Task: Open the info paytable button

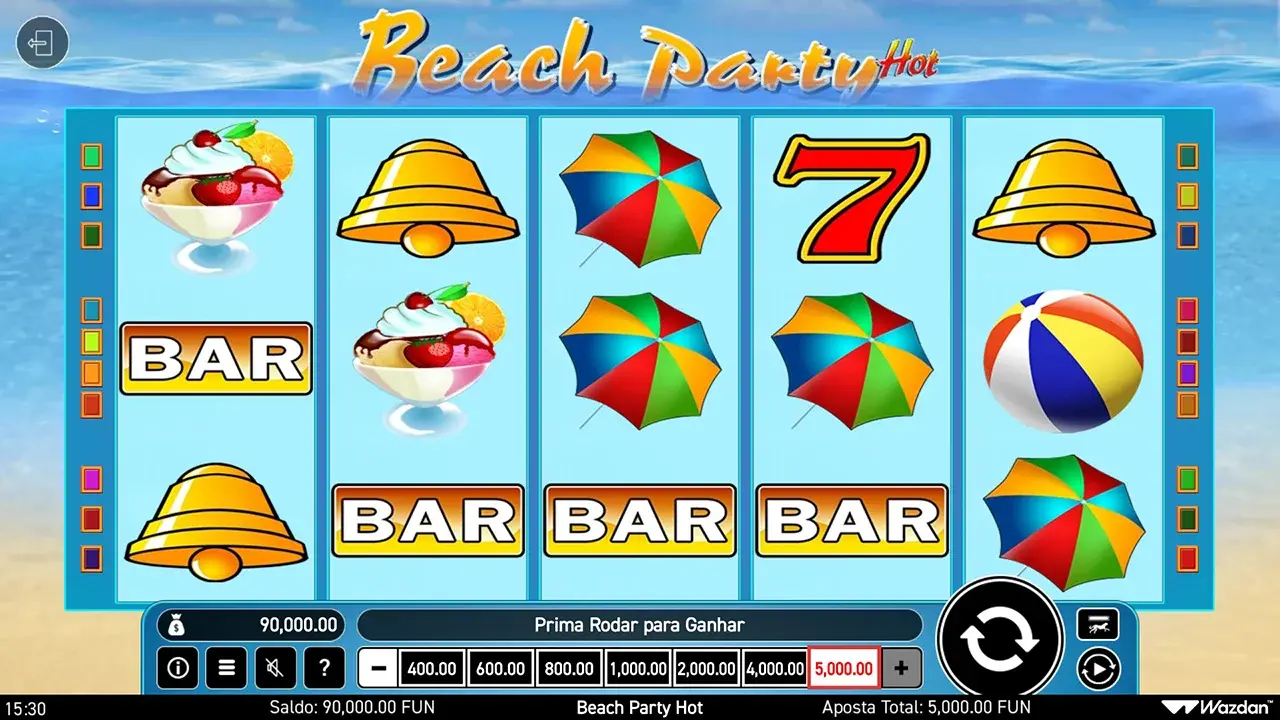Action: tap(177, 667)
